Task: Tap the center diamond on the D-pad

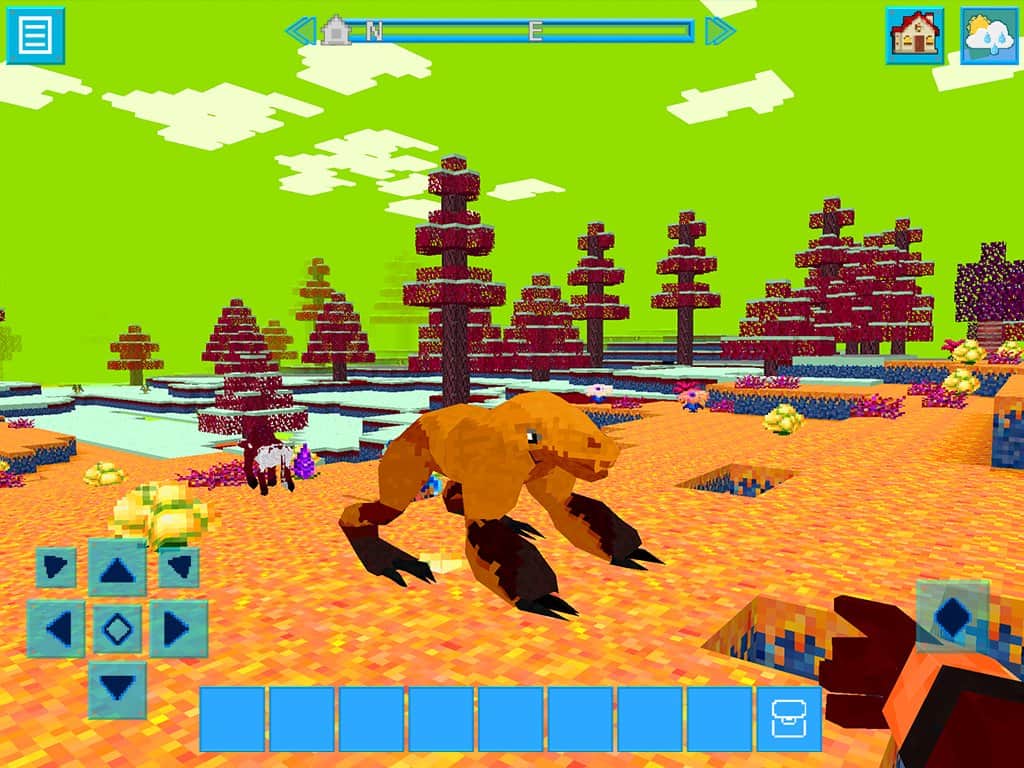Action: [117, 629]
